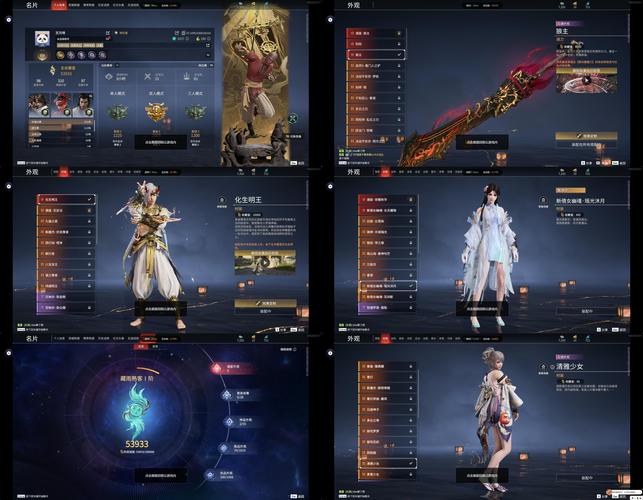Select the red-masked hero portrait on the name card
Viewport: 643px width, 500px height.
pos(61,106)
